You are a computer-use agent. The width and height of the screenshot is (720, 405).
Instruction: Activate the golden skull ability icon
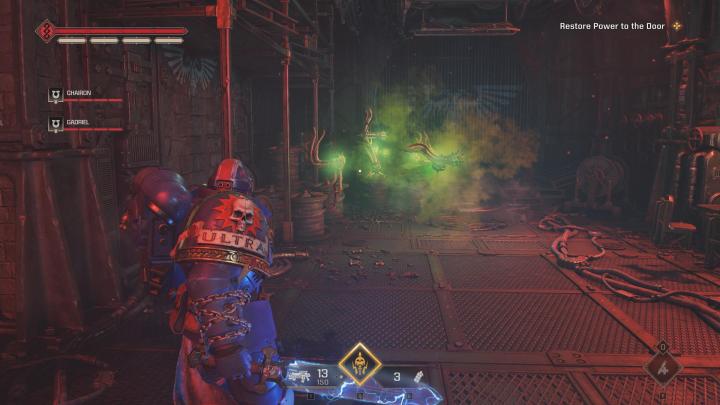tap(359, 366)
